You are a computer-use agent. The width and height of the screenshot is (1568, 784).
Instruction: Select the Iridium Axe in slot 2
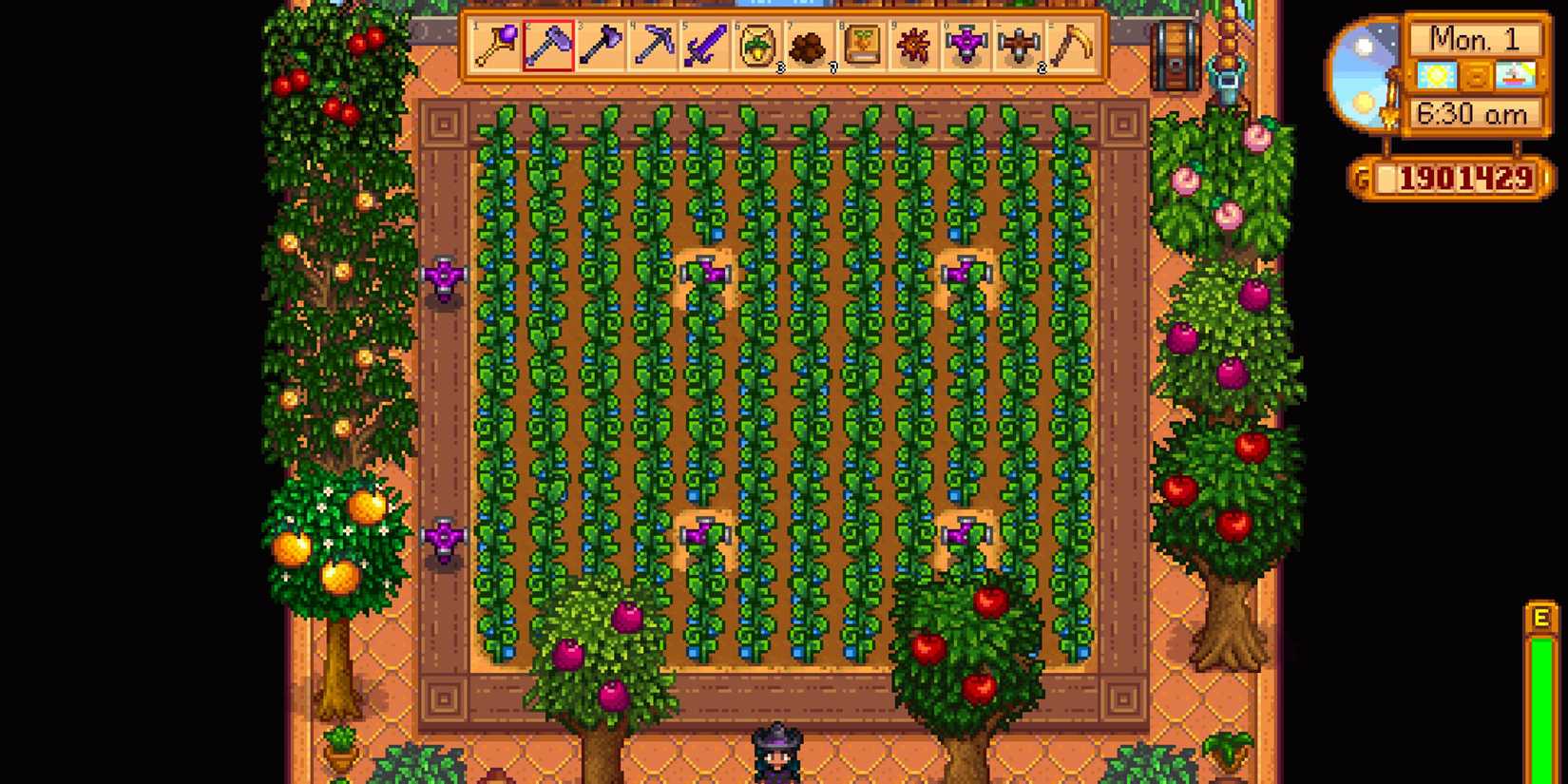tap(548, 45)
